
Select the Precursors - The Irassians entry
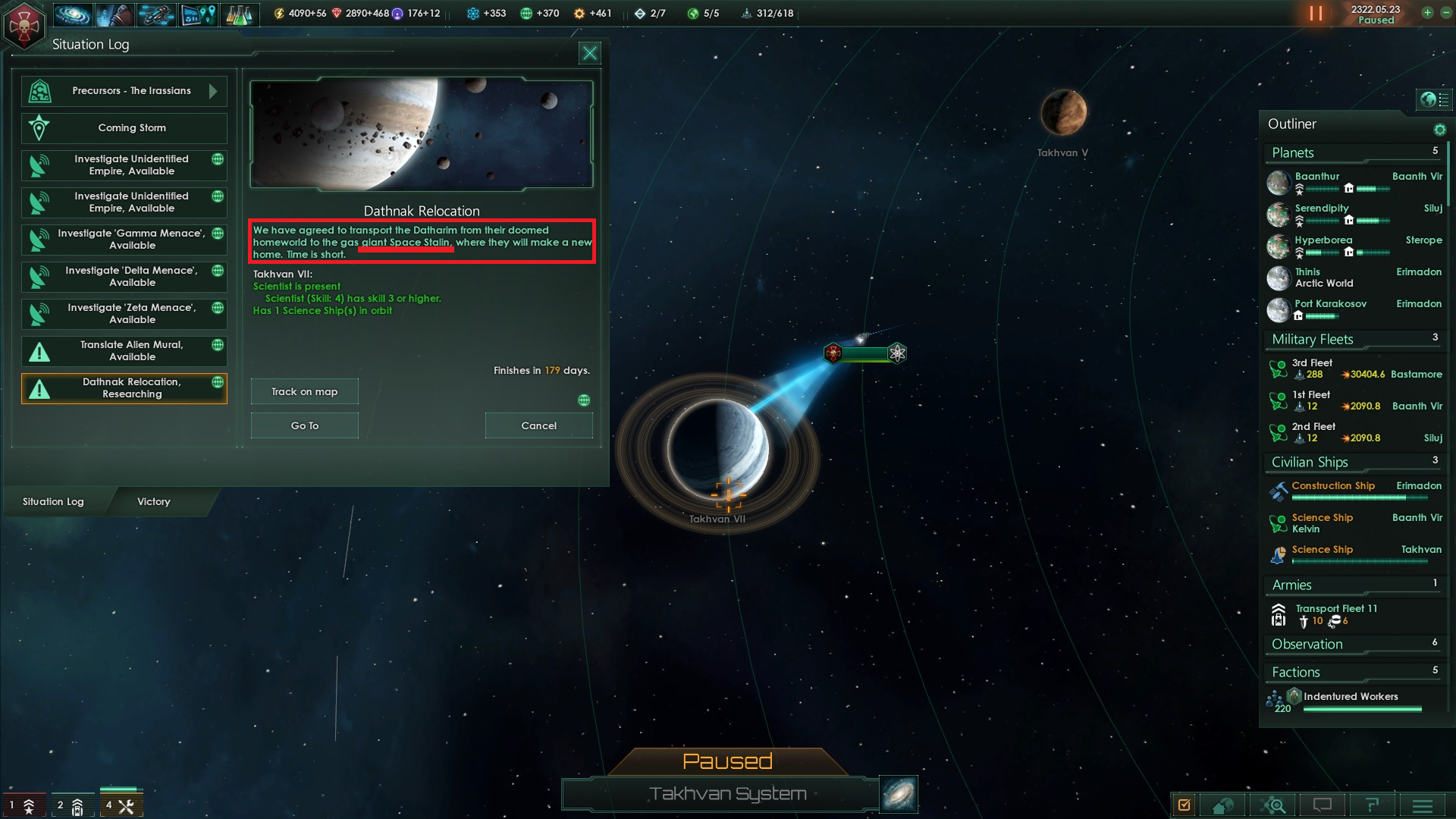[x=124, y=91]
